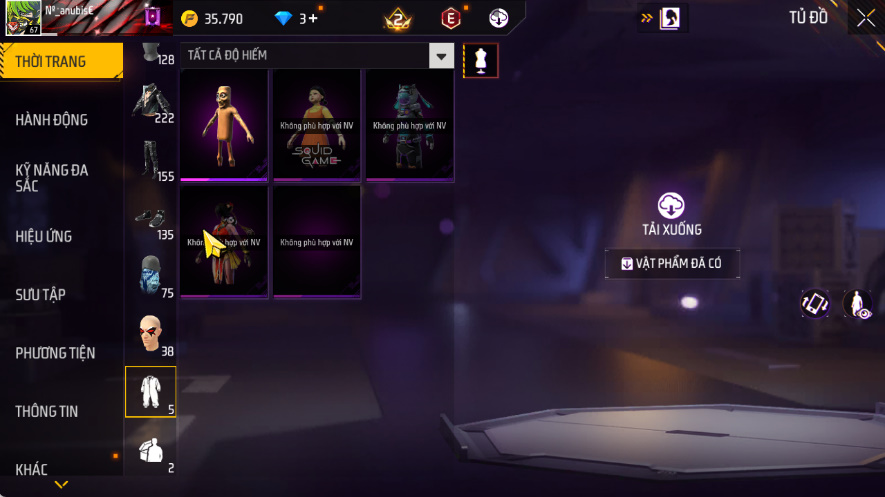Screen dimensions: 885x497
Task: Show the Phương Tiện vehicles tab
Action: (55, 353)
